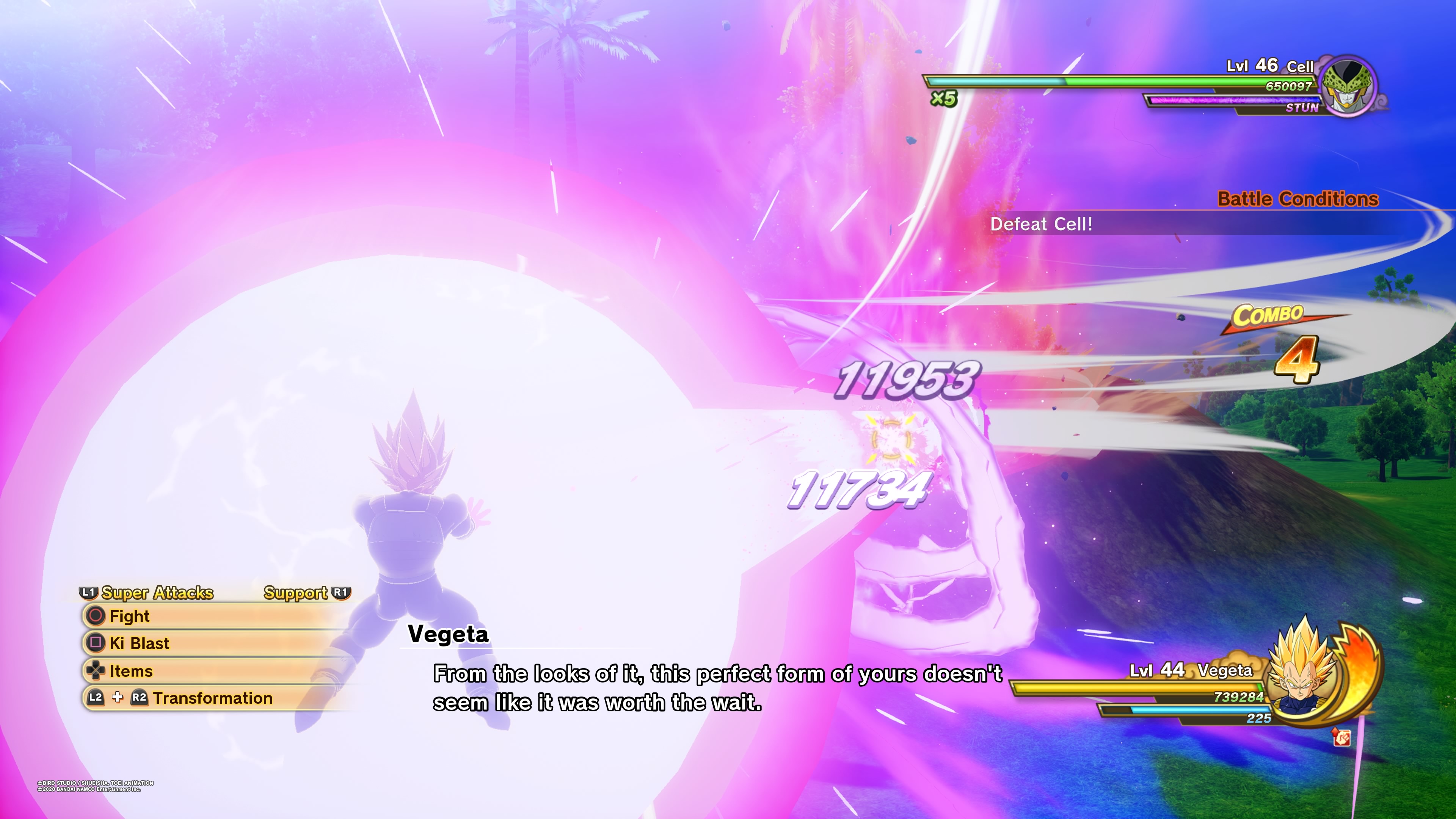
Task: Choose the Ki Blast command
Action: coord(139,643)
